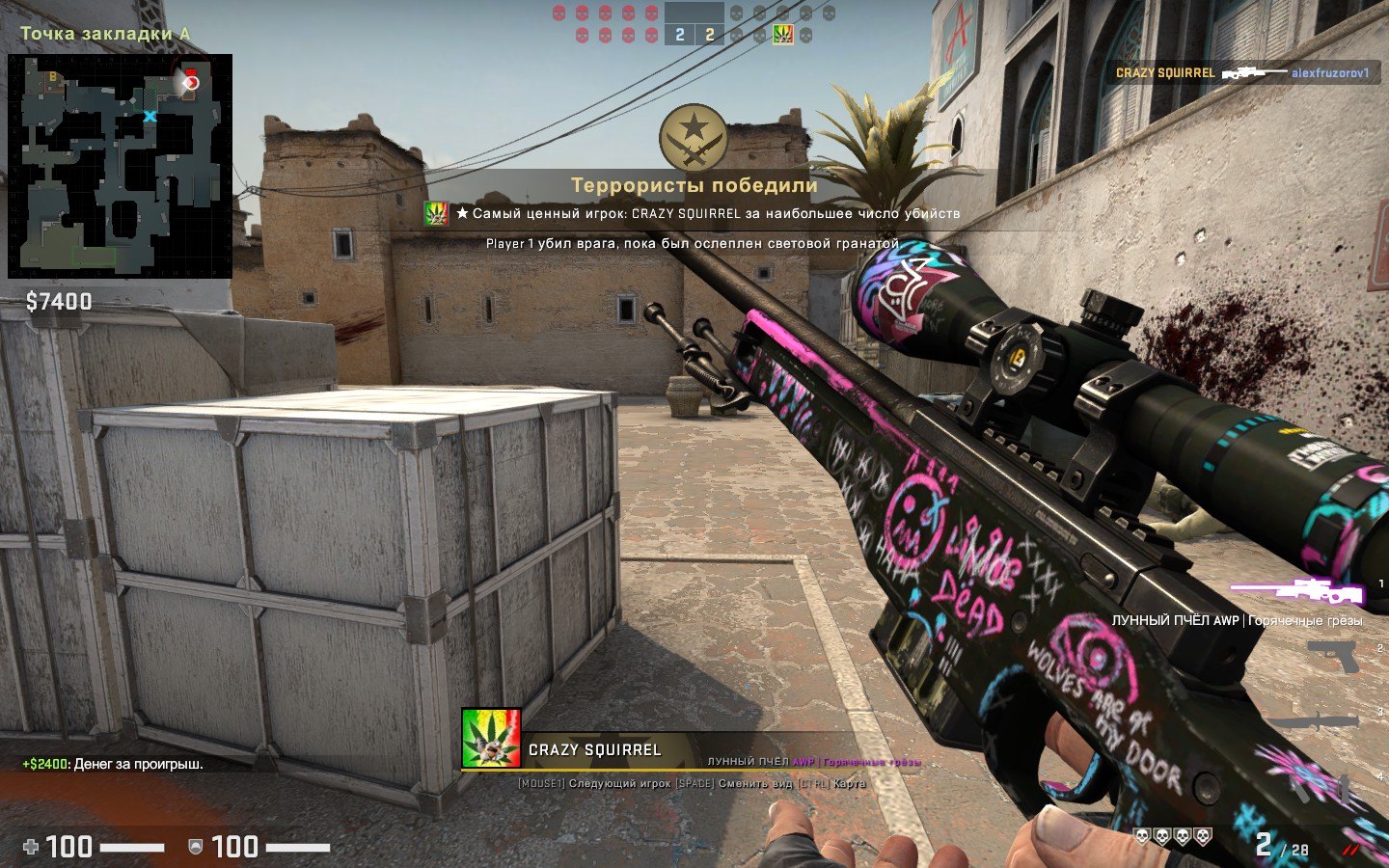Click the kill feed entry for alexfruzorov1

[x=1242, y=73]
